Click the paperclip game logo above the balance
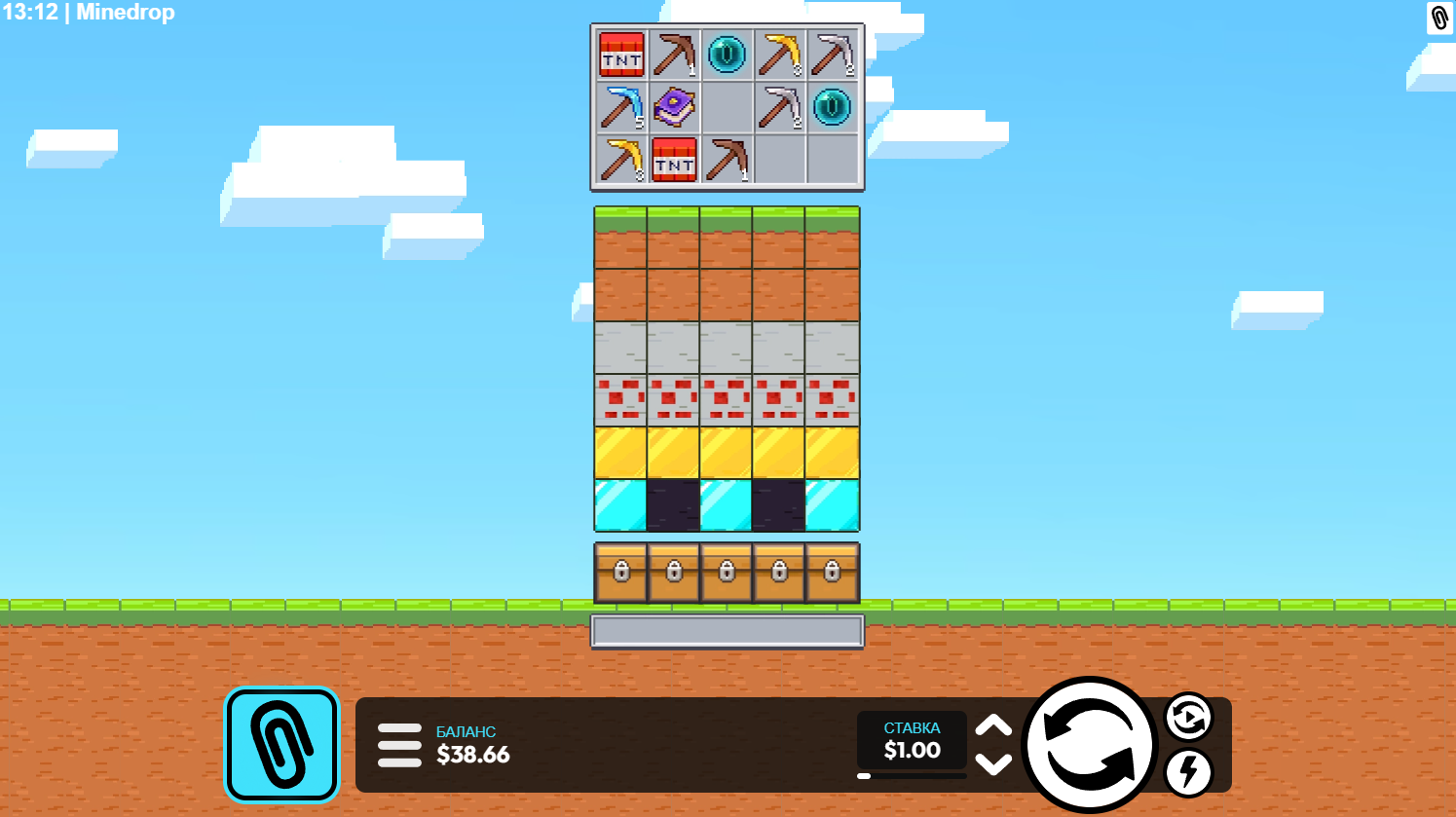 coord(281,744)
